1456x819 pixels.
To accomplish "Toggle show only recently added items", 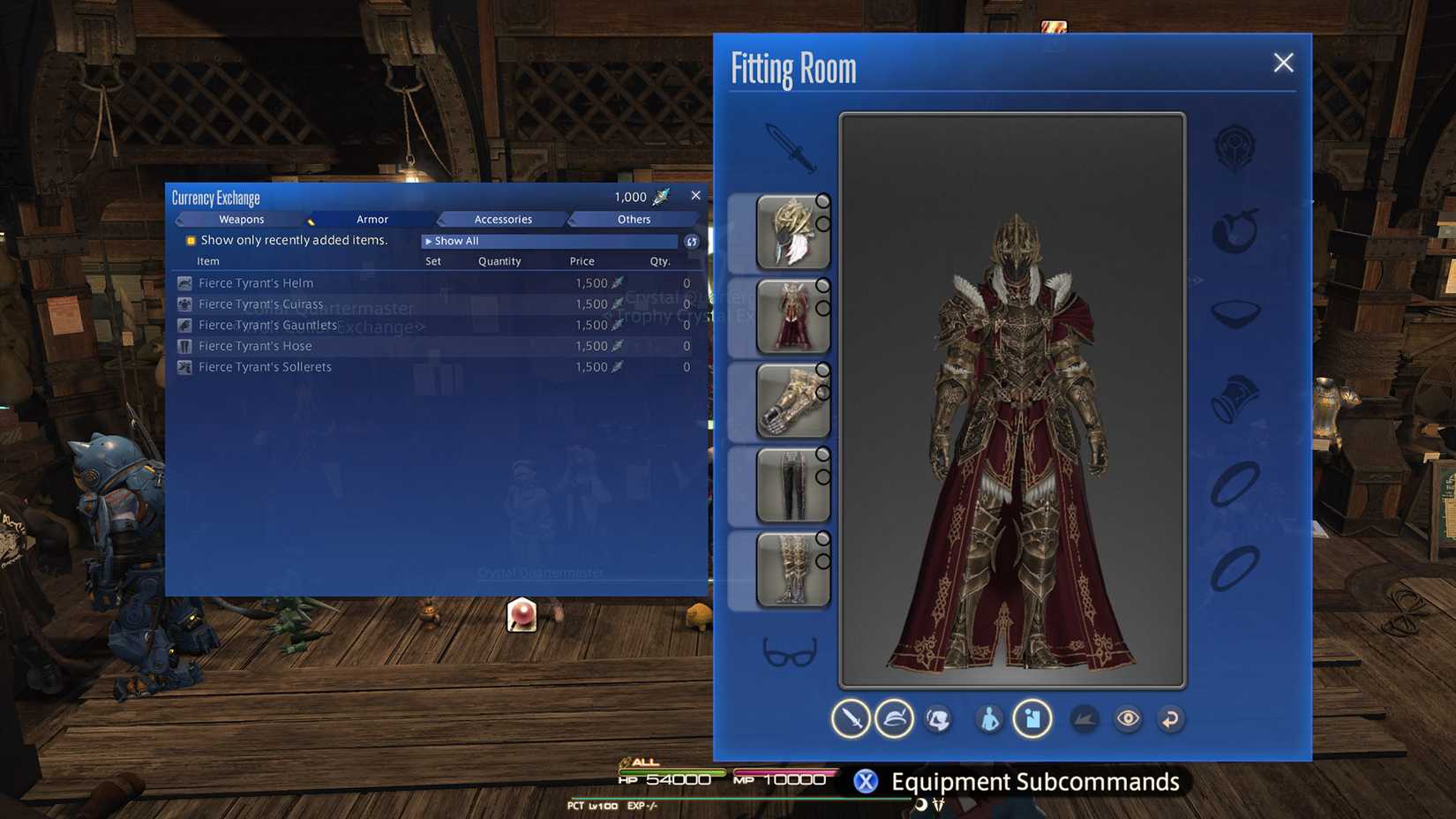I will [x=191, y=240].
